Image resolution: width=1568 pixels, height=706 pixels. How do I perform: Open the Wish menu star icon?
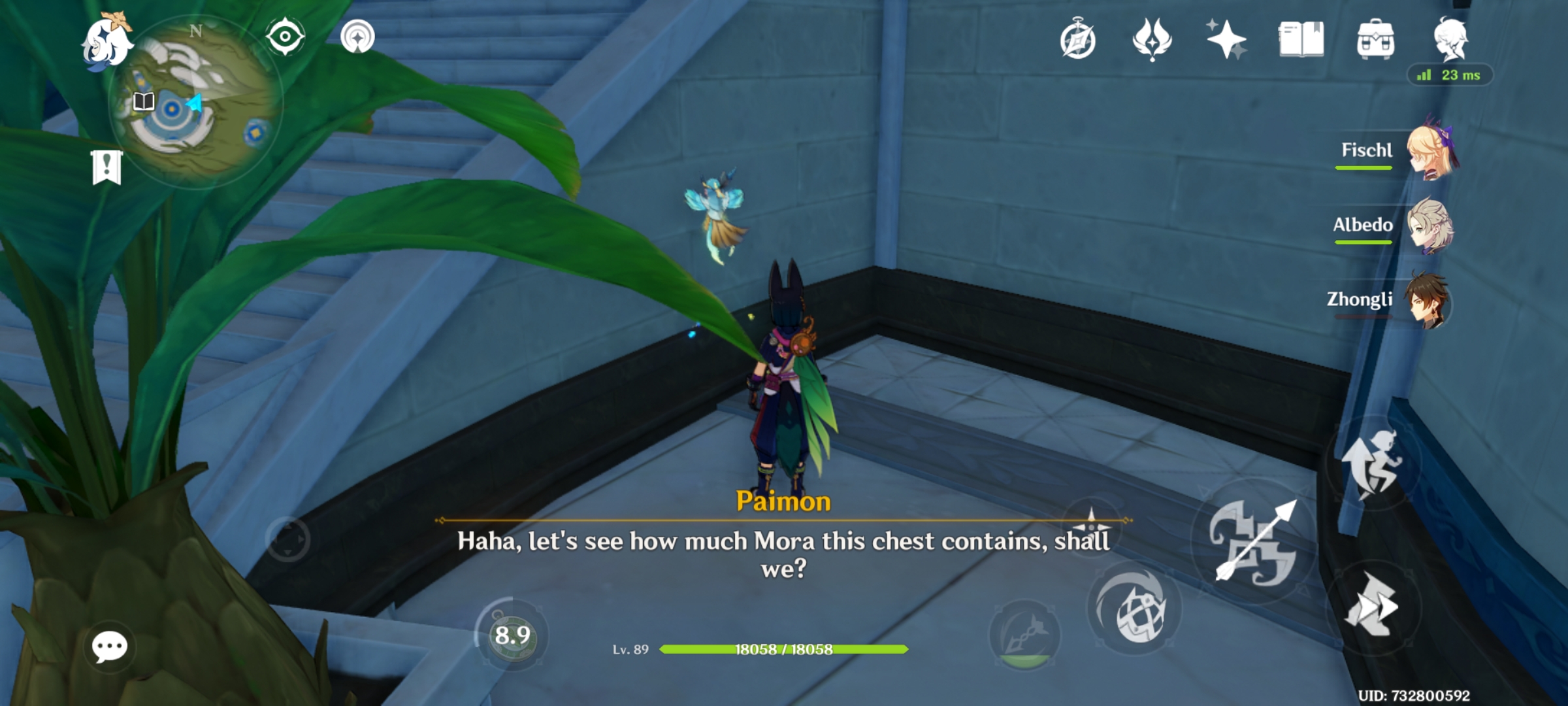pos(1225,41)
